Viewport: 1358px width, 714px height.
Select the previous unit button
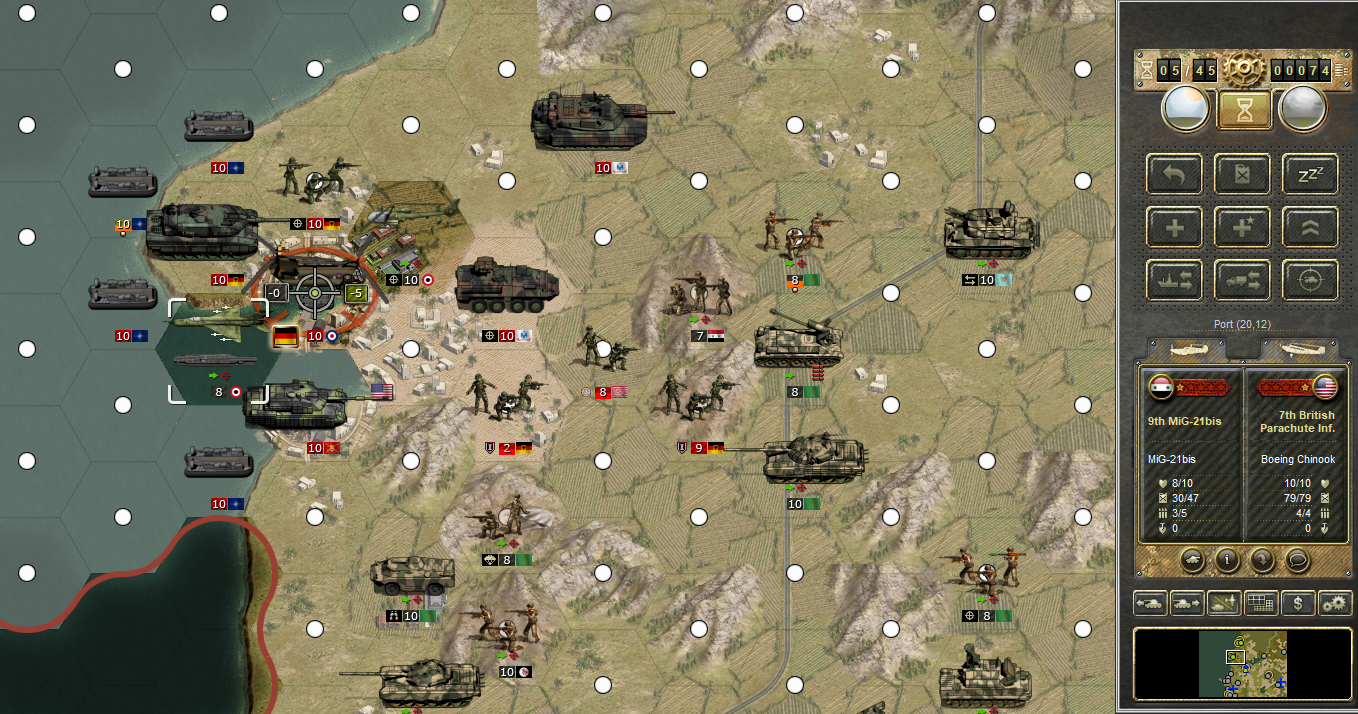[x=1149, y=603]
